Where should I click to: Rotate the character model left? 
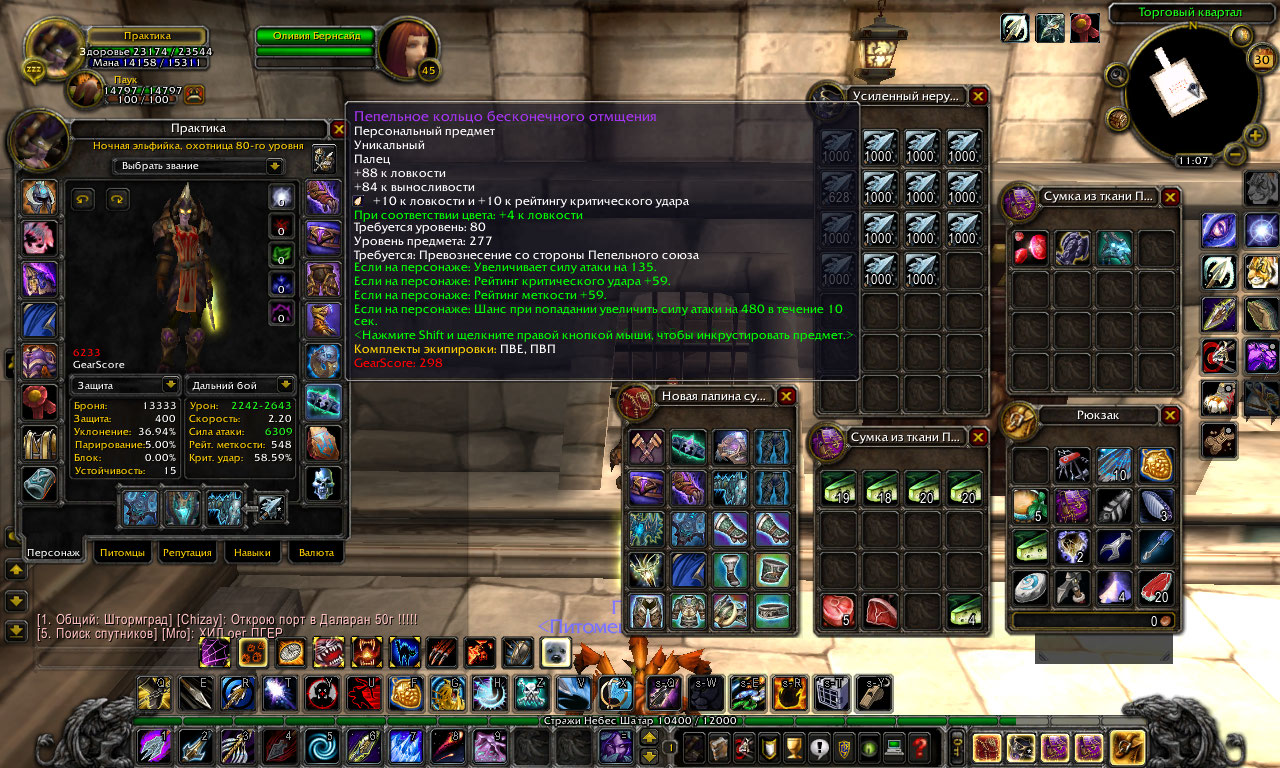pyautogui.click(x=83, y=200)
